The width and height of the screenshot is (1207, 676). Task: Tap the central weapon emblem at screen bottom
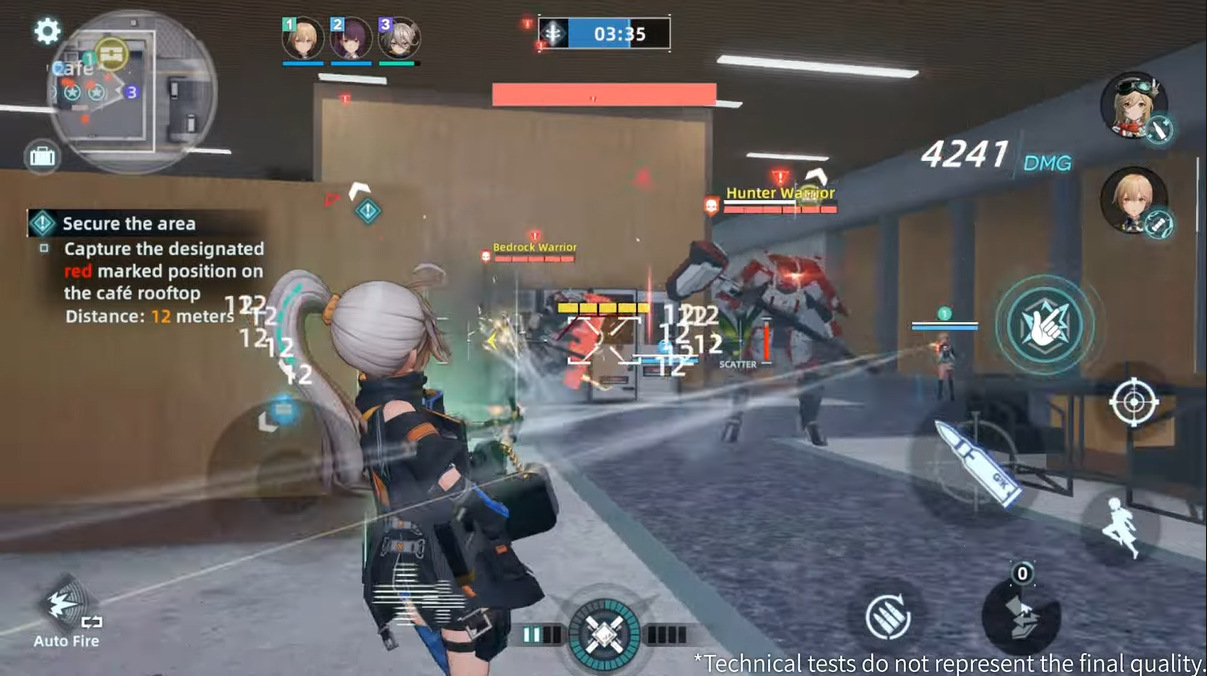(604, 635)
